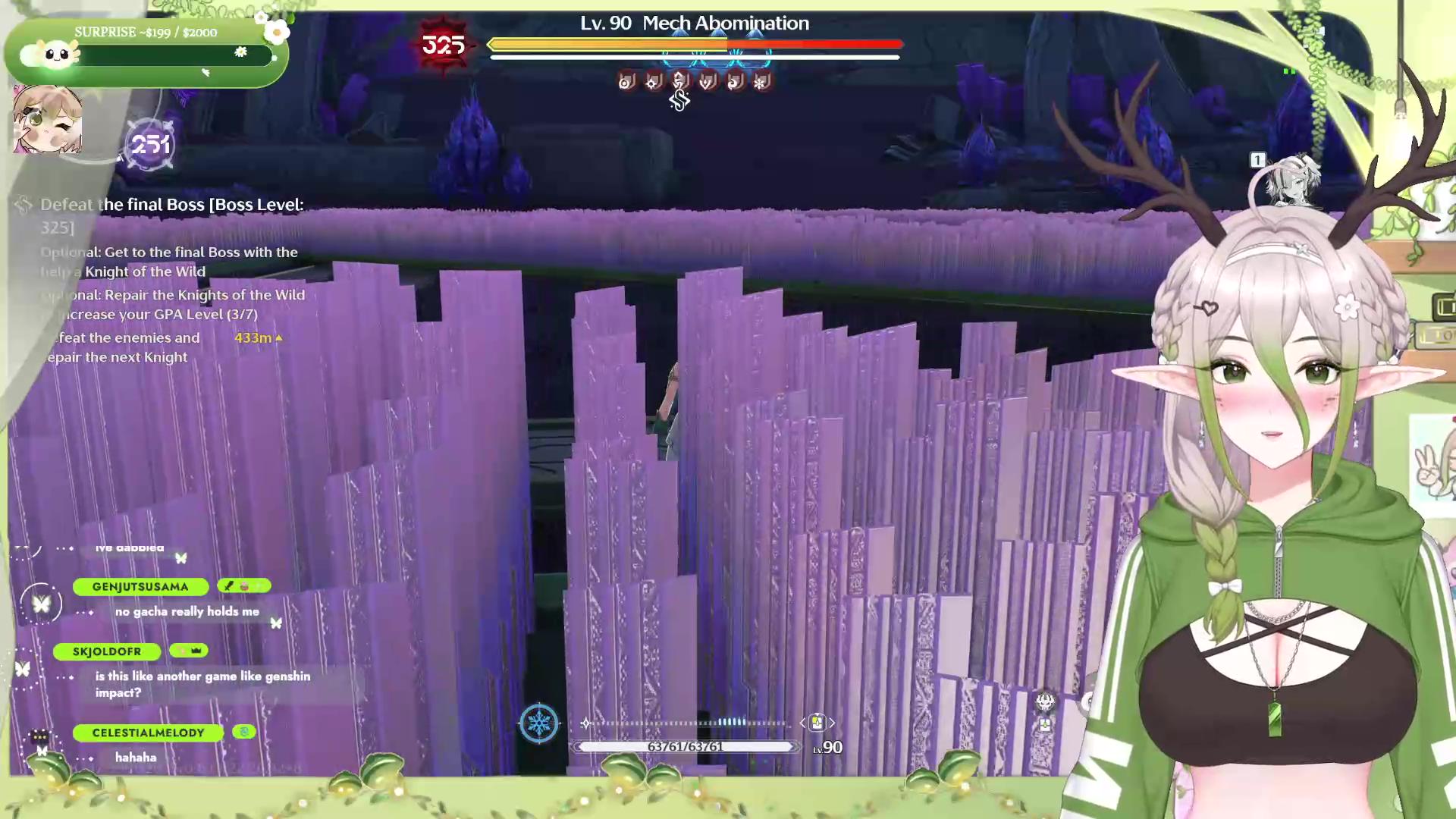Select the purple 251 player level badge

coord(150,144)
